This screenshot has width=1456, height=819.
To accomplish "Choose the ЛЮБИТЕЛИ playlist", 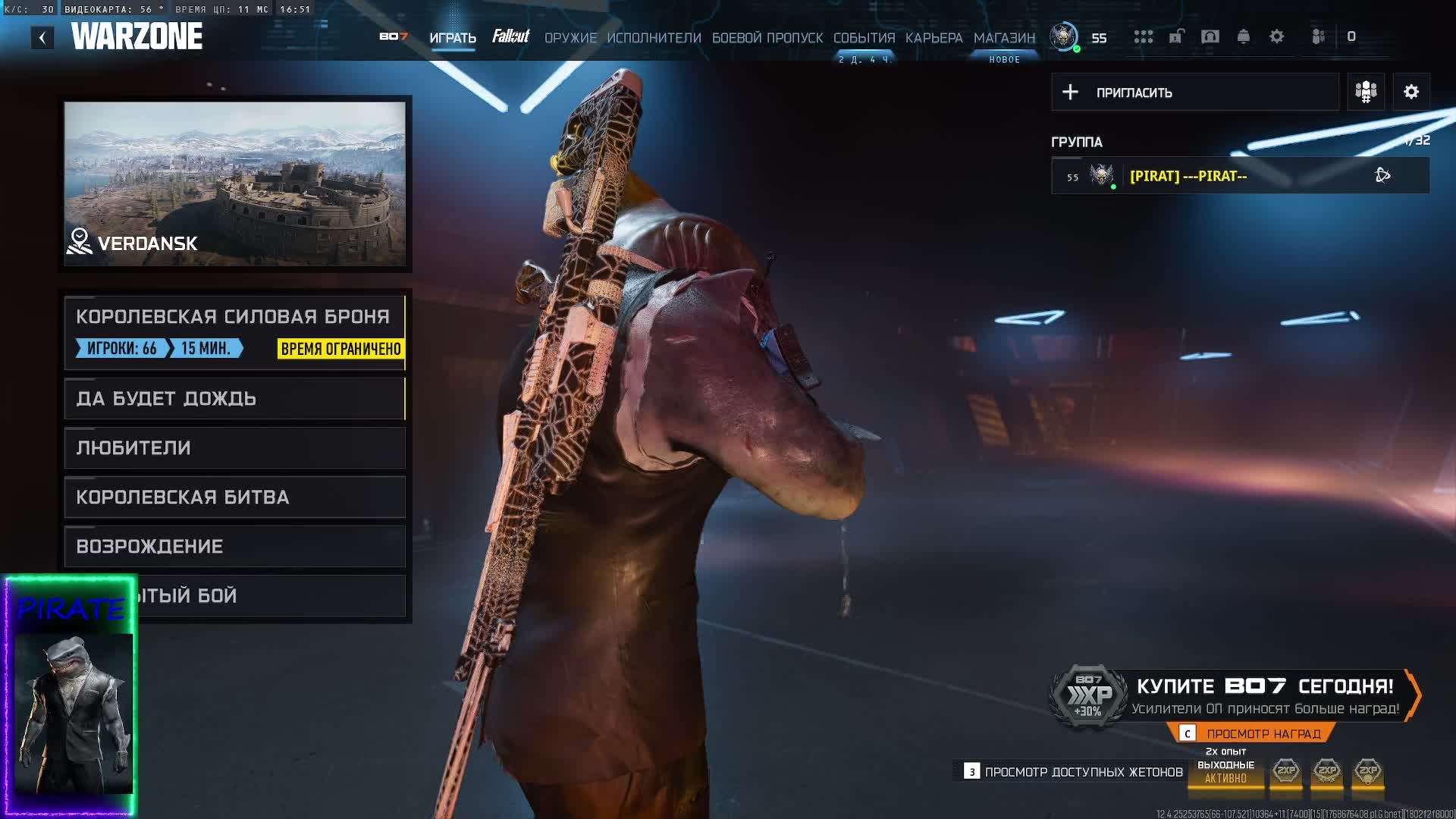I will coord(235,448).
